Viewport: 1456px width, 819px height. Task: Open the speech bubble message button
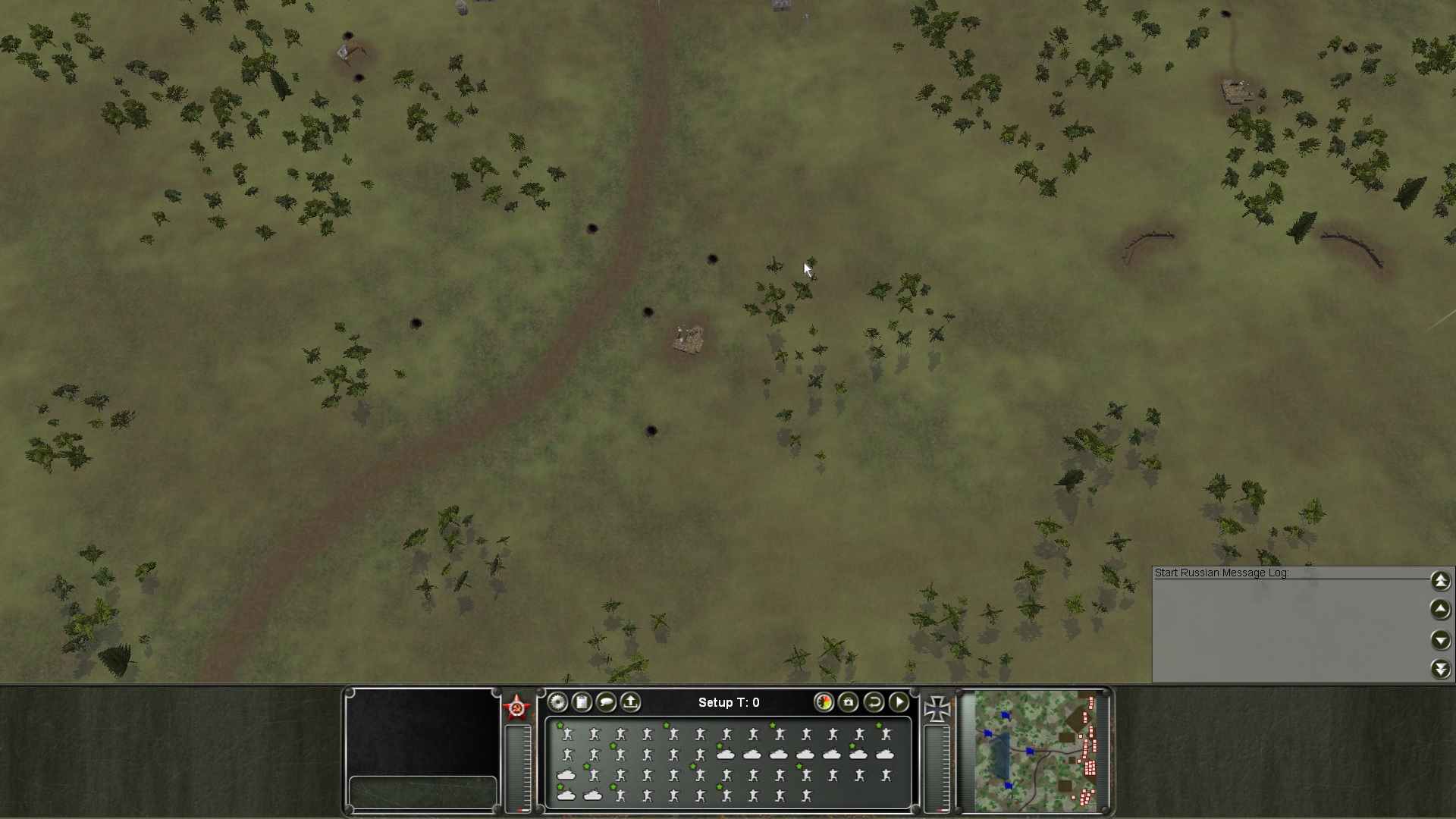click(x=606, y=702)
